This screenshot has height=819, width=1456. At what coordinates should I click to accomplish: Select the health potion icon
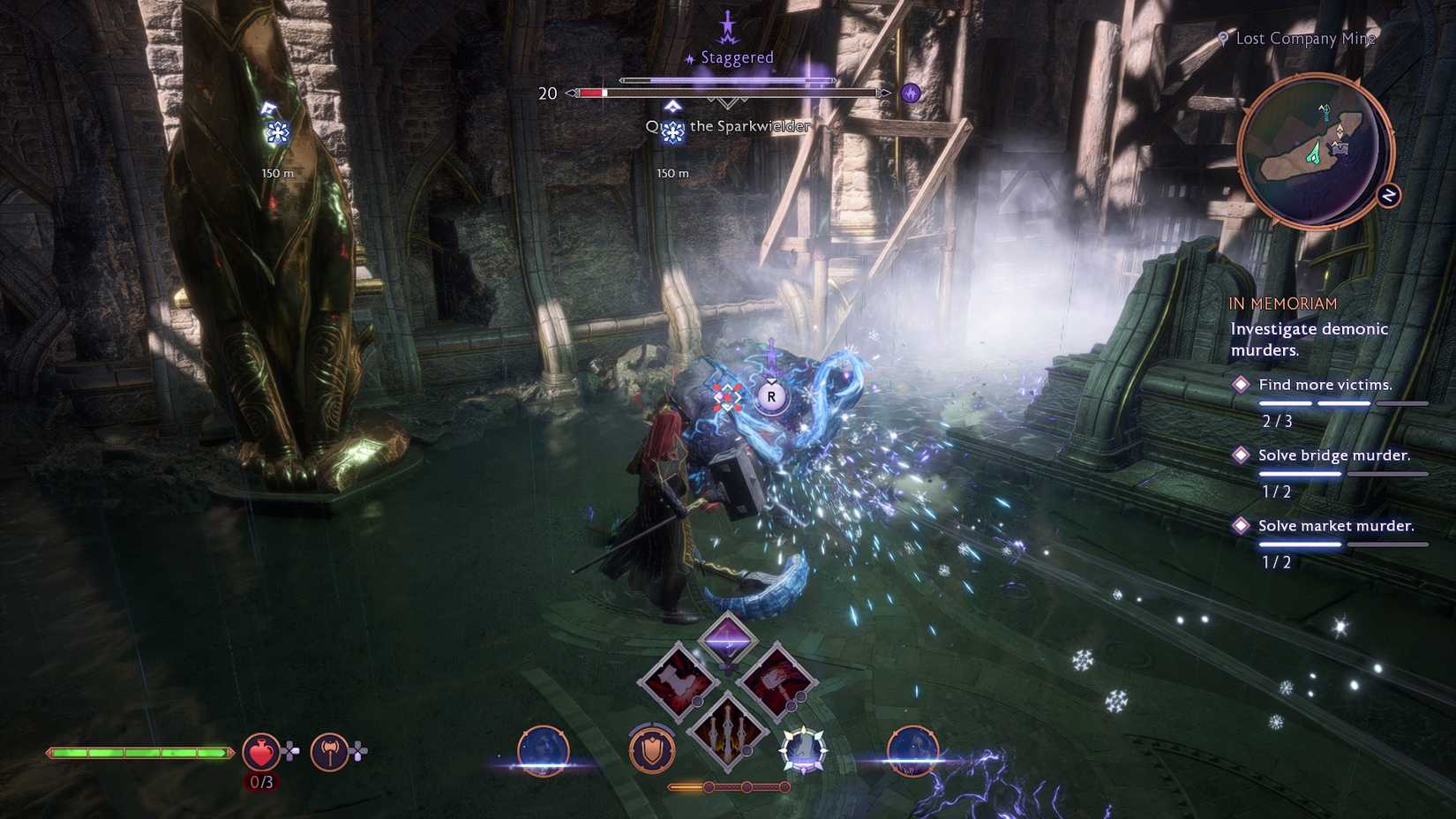pyautogui.click(x=261, y=751)
